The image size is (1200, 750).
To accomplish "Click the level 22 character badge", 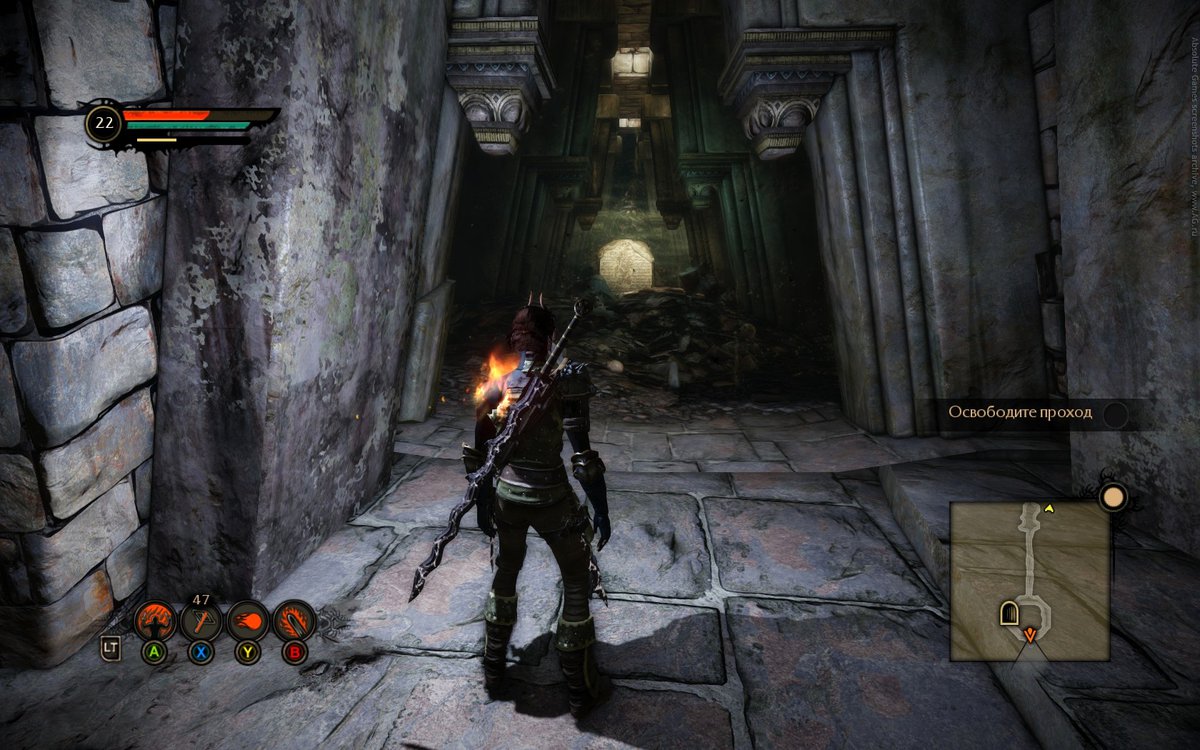I will [x=103, y=124].
